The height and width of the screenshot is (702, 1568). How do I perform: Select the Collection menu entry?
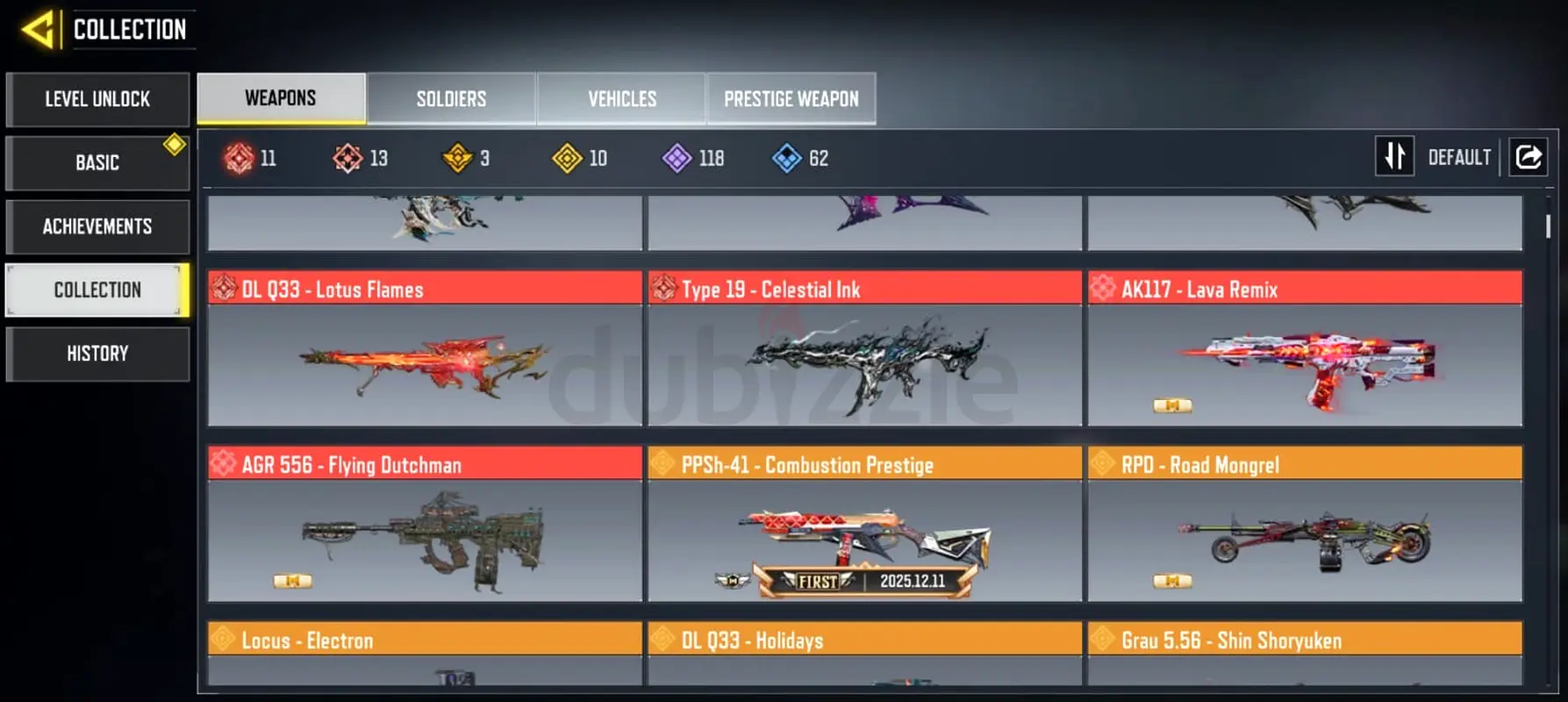tap(97, 290)
